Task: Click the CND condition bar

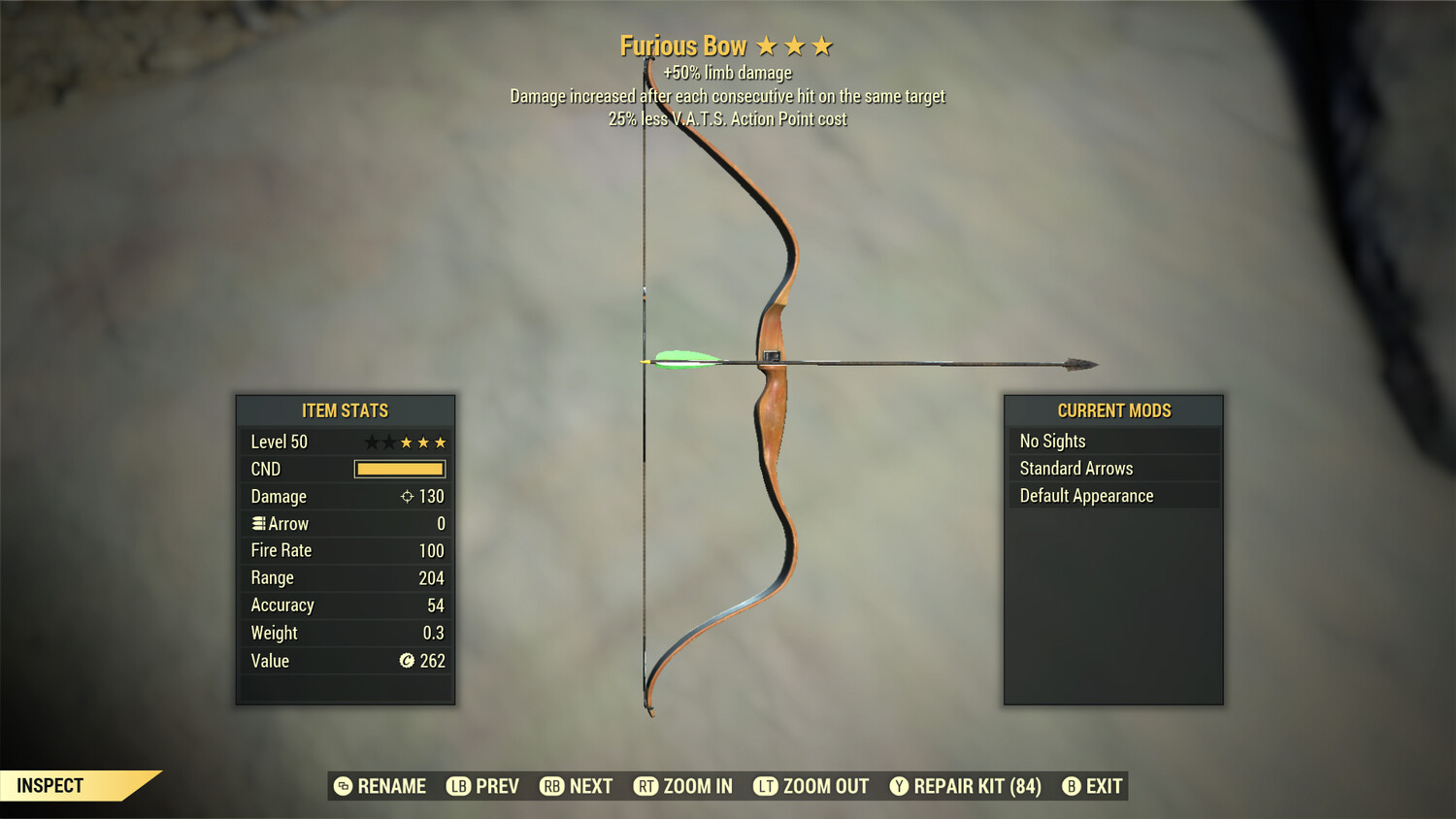Action: [x=397, y=469]
